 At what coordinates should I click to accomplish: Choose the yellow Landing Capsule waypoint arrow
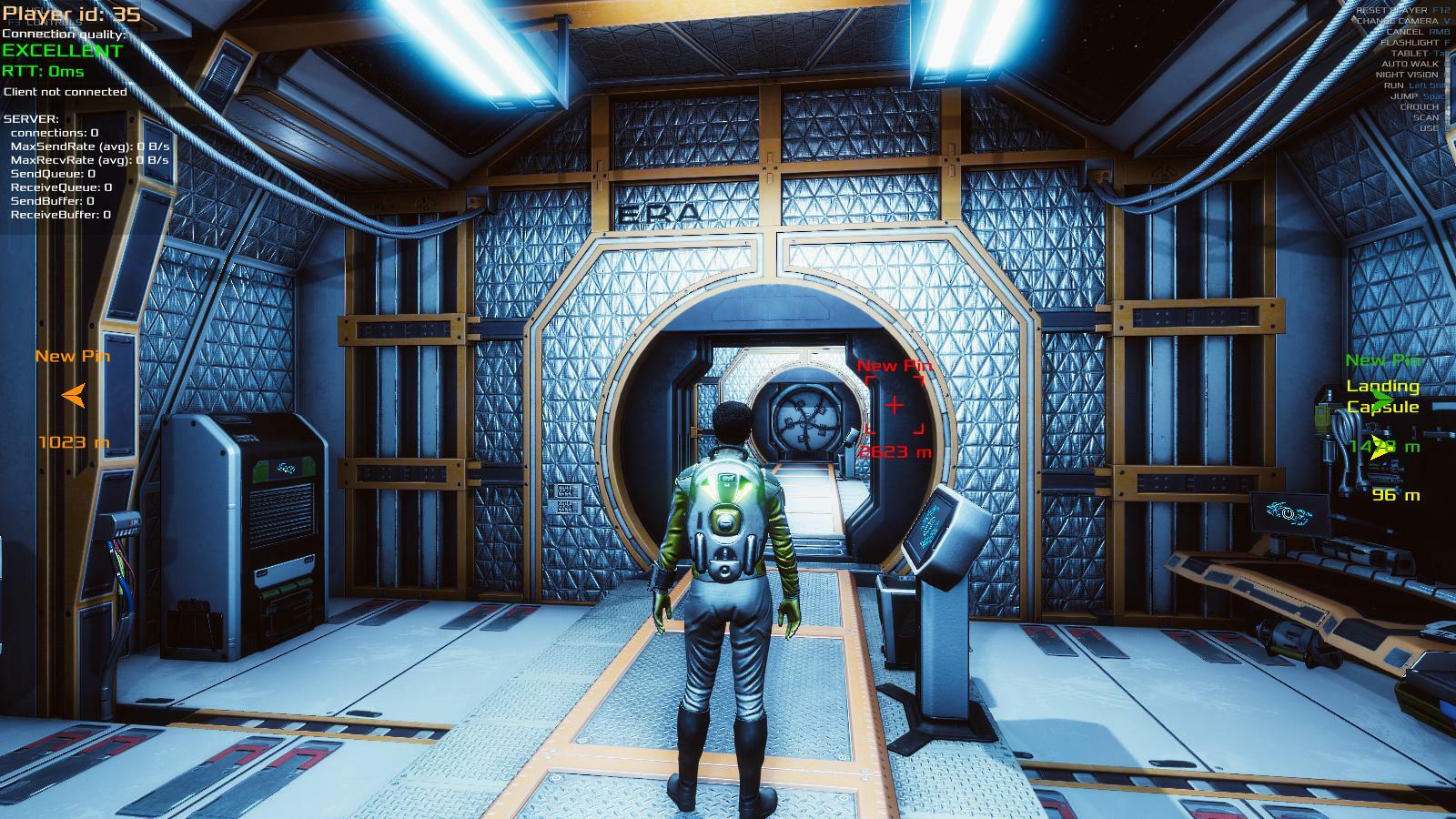[1381, 447]
